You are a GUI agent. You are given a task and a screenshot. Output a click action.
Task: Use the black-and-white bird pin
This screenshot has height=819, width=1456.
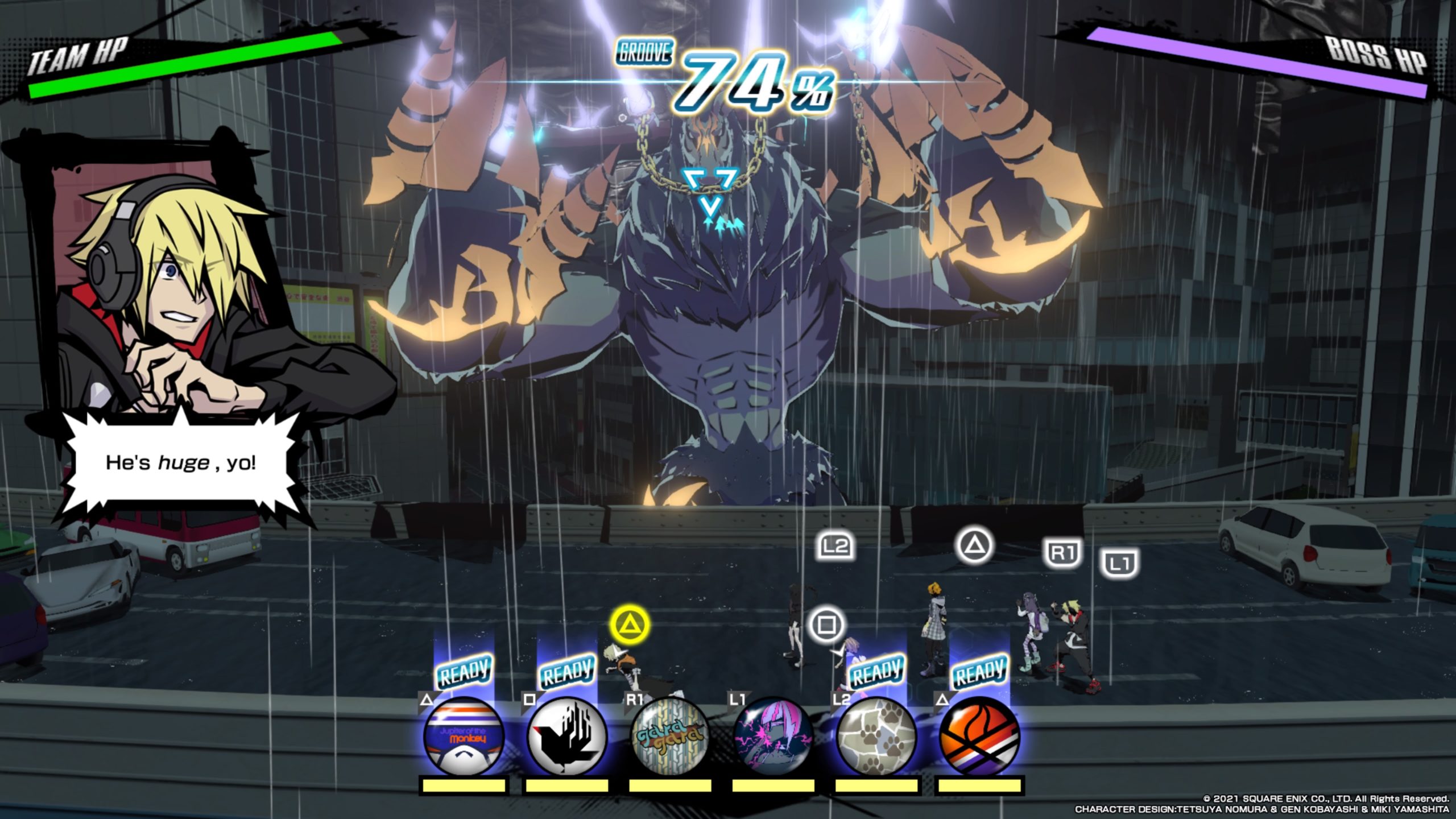point(566,737)
